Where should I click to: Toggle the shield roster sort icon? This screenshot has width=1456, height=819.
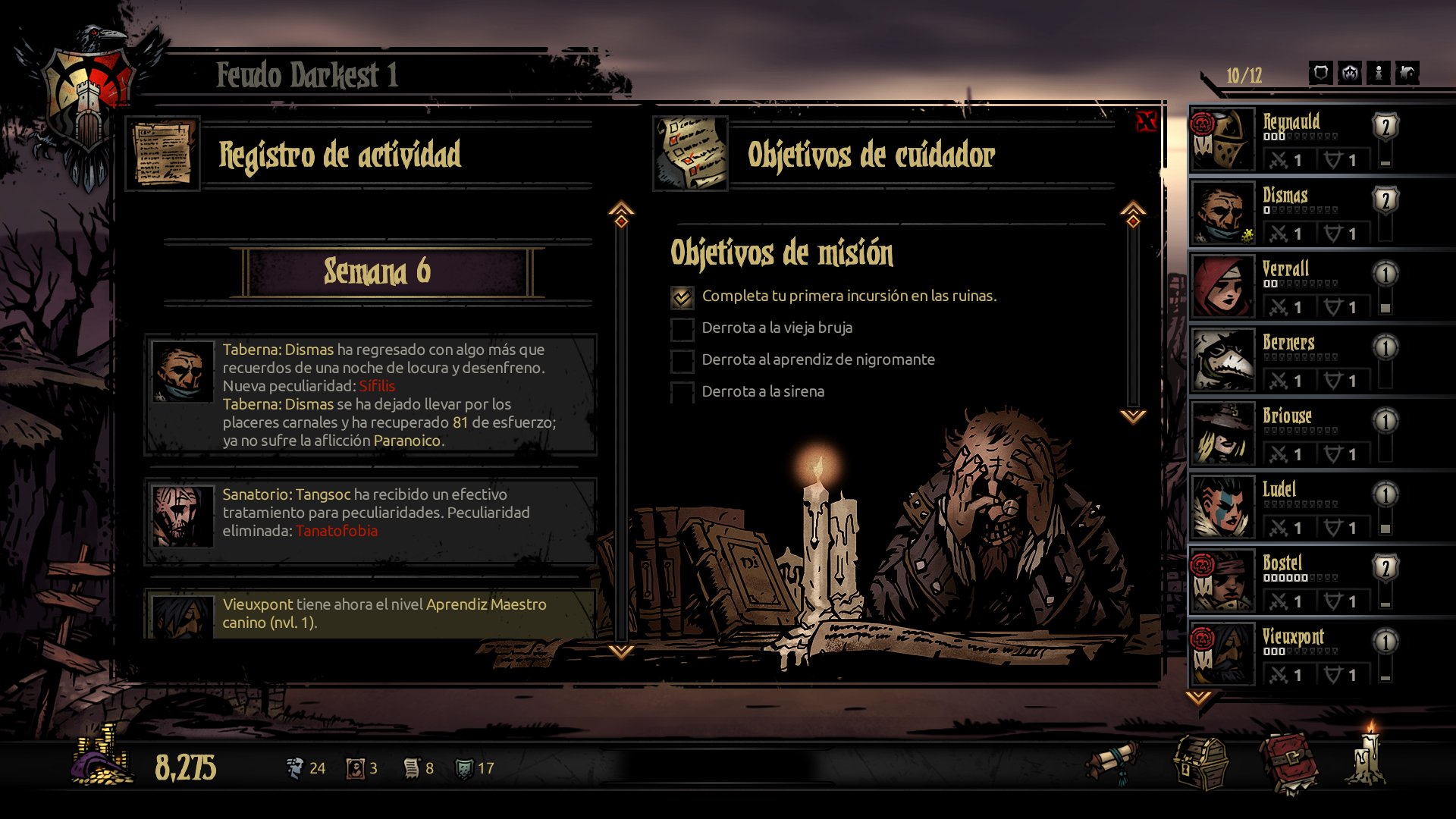1320,74
